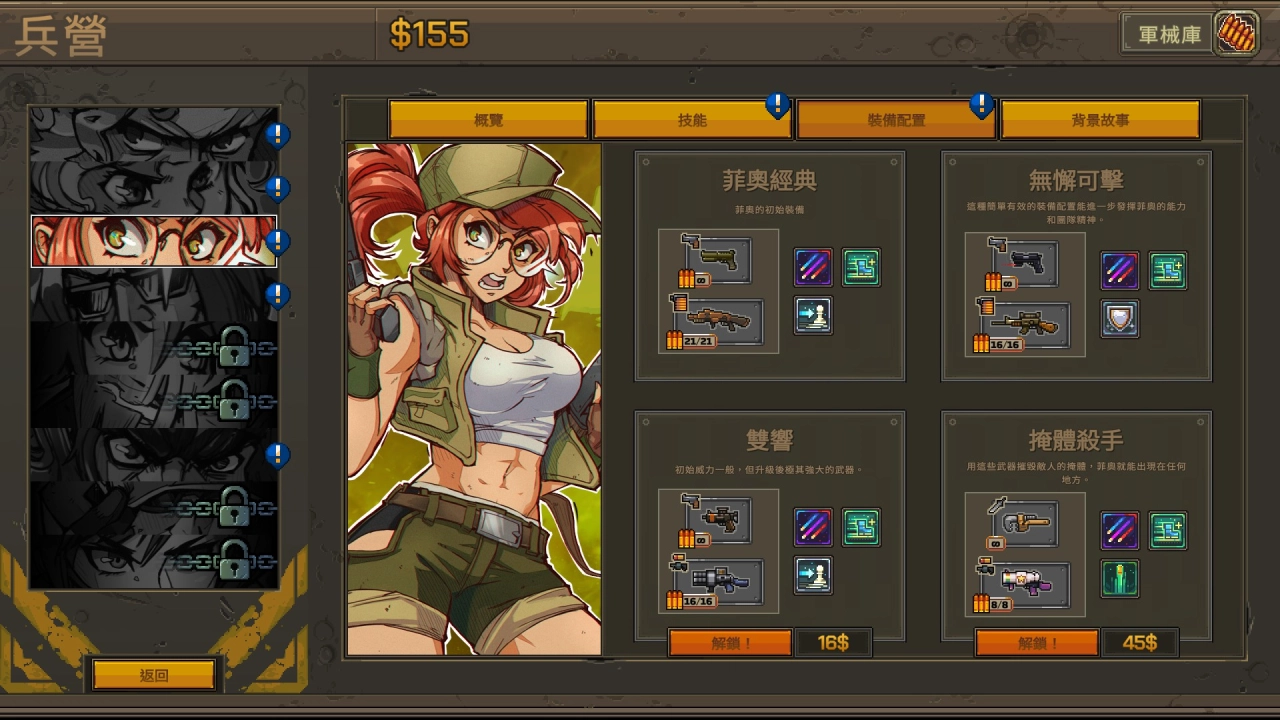Select the pistol icon in 菲奧經典 loadout
The width and height of the screenshot is (1280, 720).
718,258
